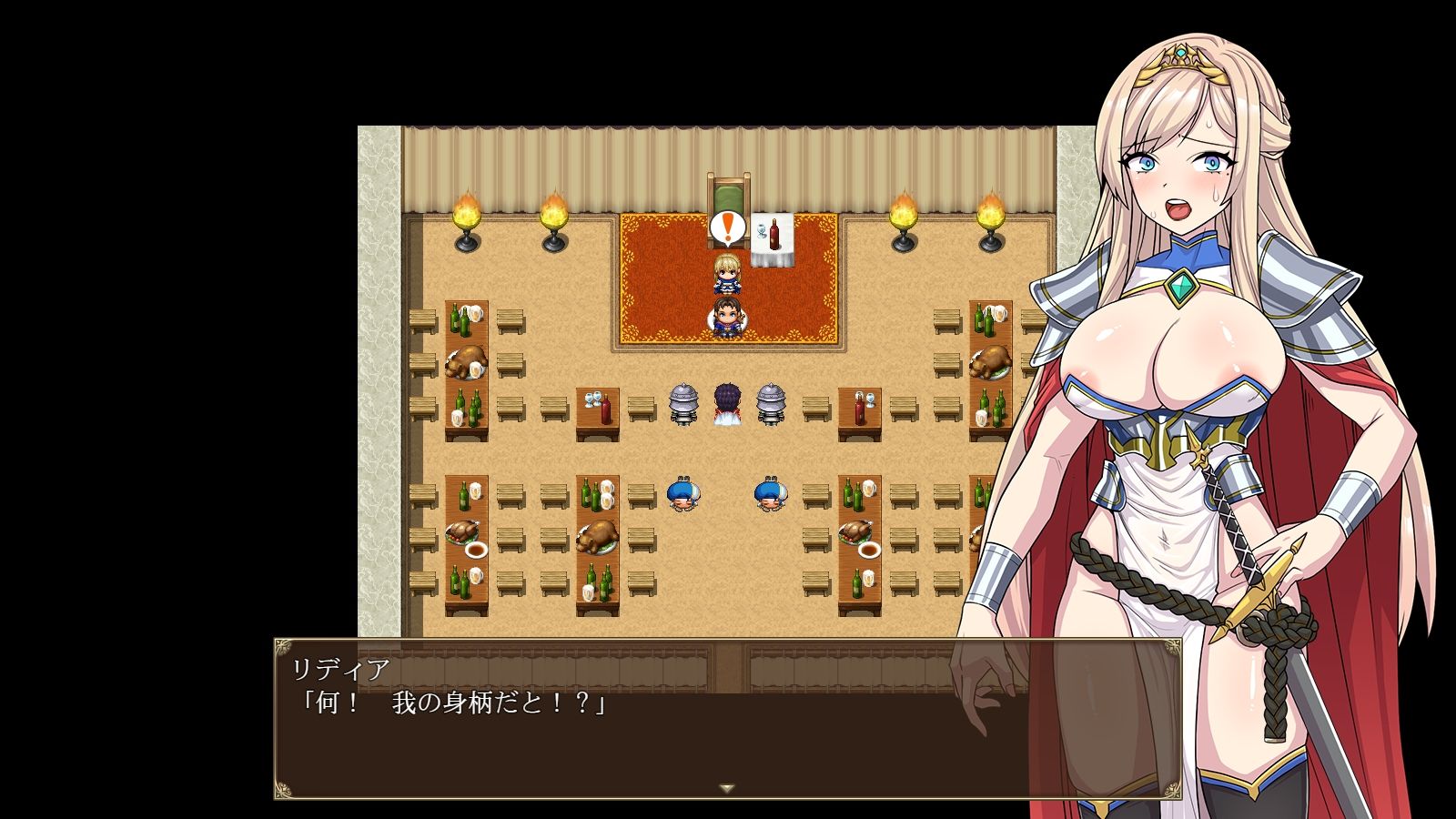Click the right blue-capped villager sprite

pos(772,491)
